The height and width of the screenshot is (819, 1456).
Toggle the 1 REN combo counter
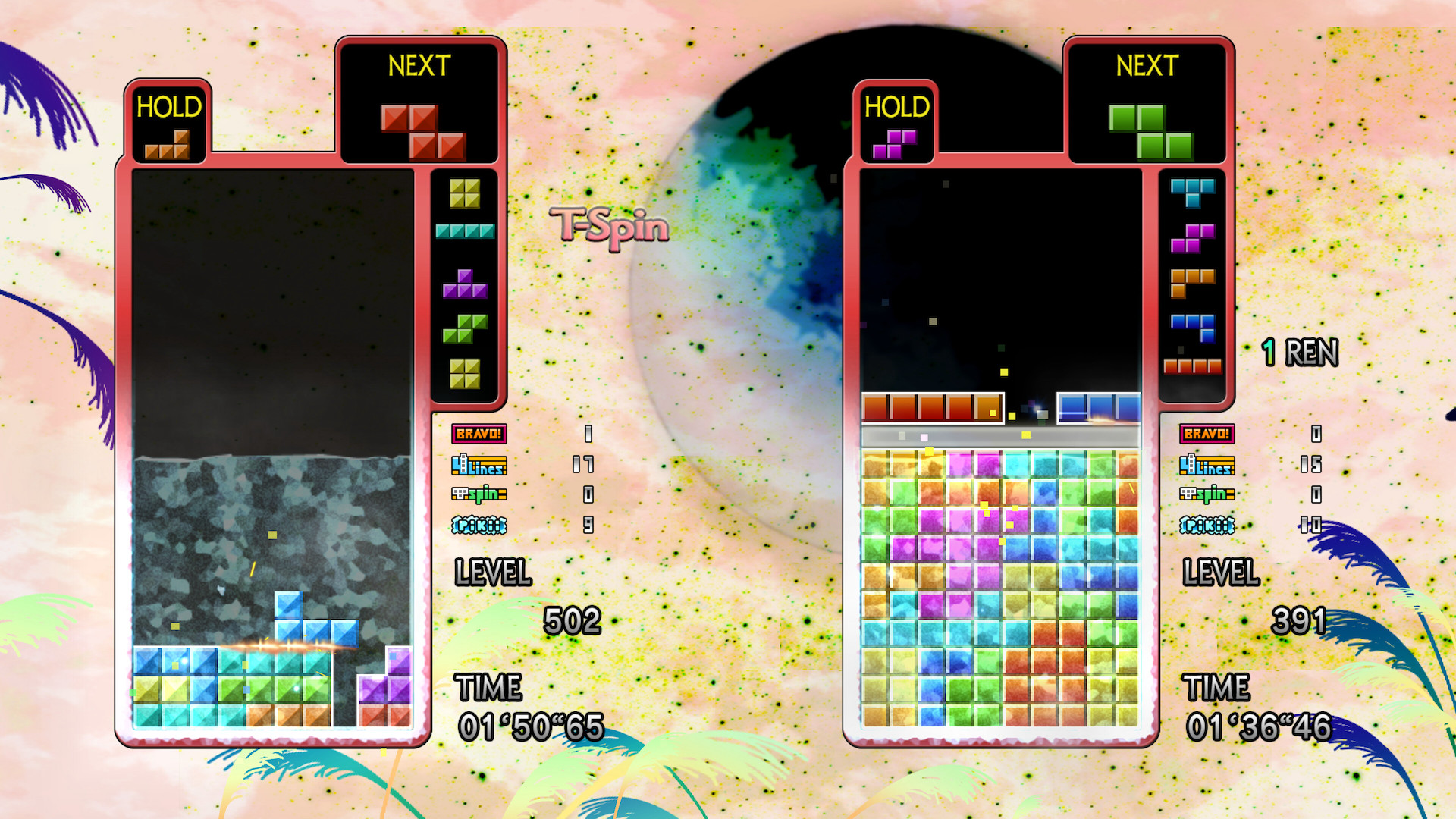point(1299,351)
